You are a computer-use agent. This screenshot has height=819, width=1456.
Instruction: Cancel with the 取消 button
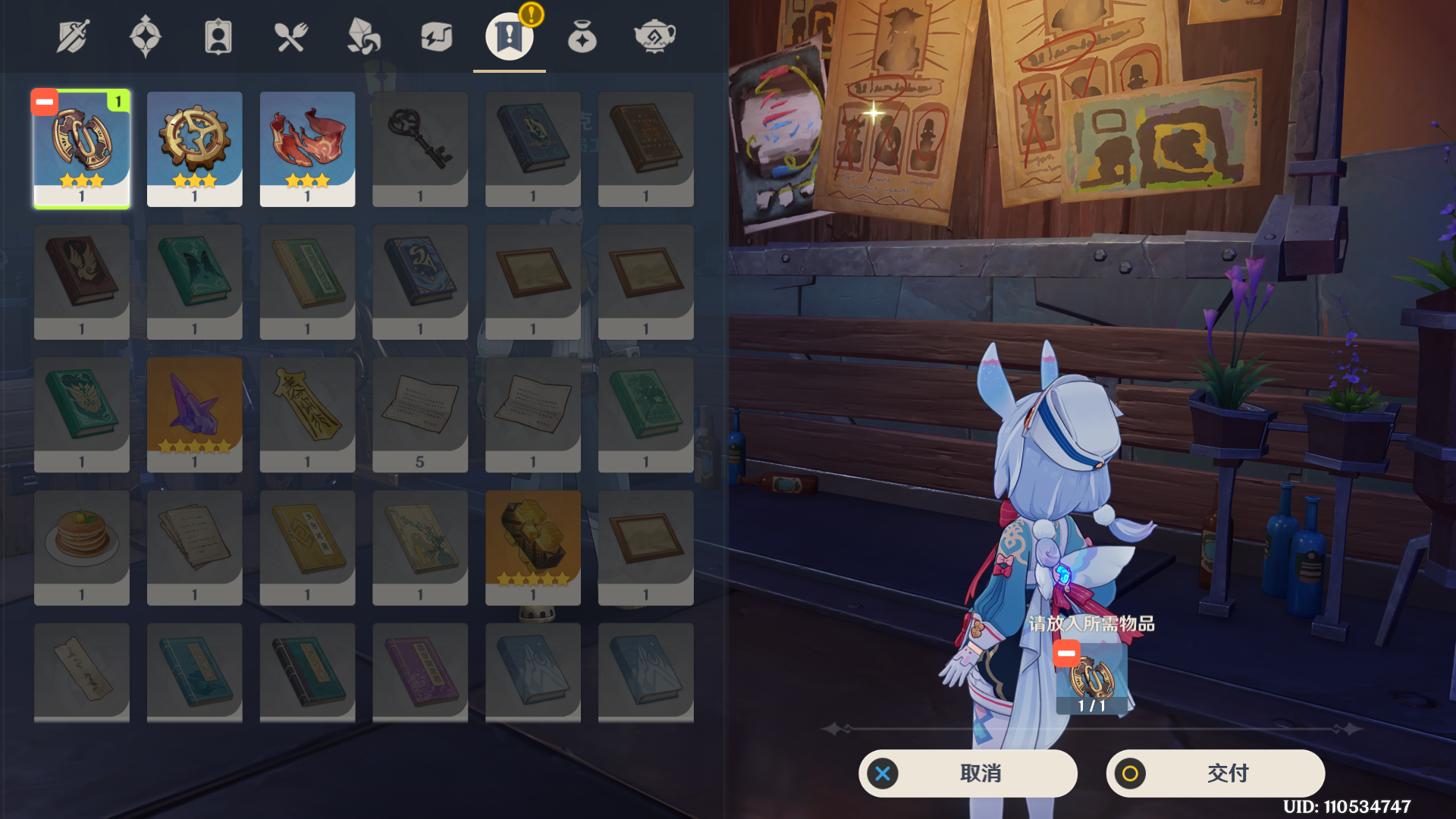click(968, 773)
